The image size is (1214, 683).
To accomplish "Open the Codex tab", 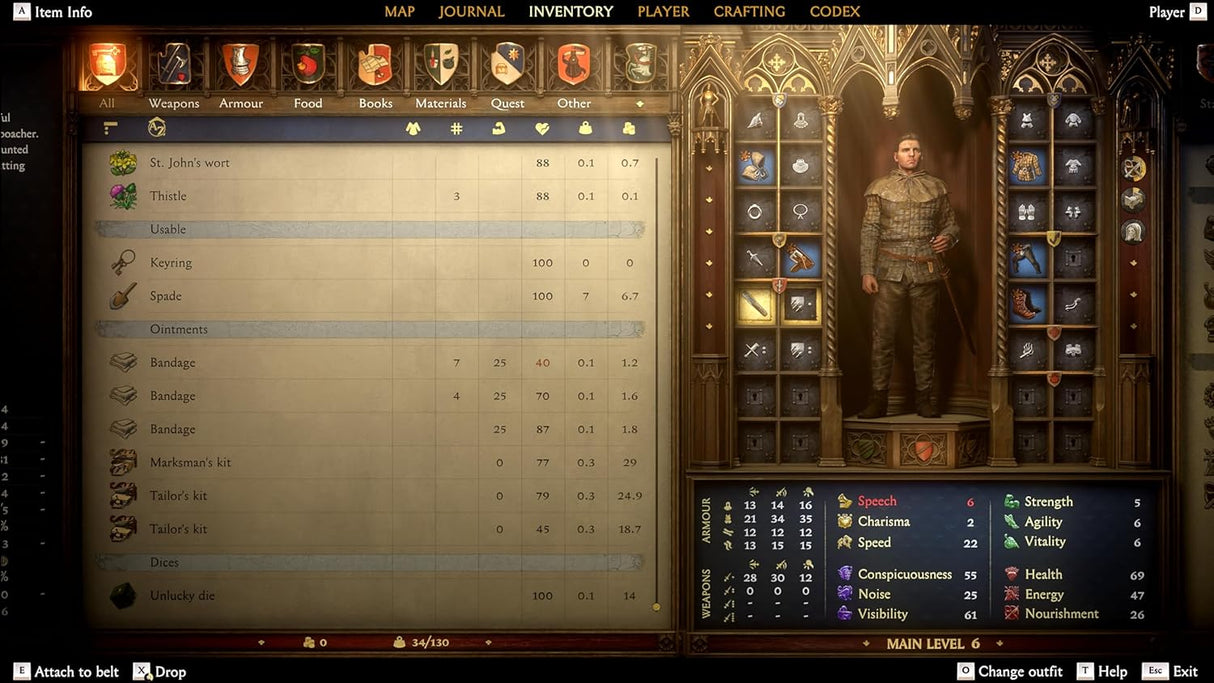I will tap(834, 12).
